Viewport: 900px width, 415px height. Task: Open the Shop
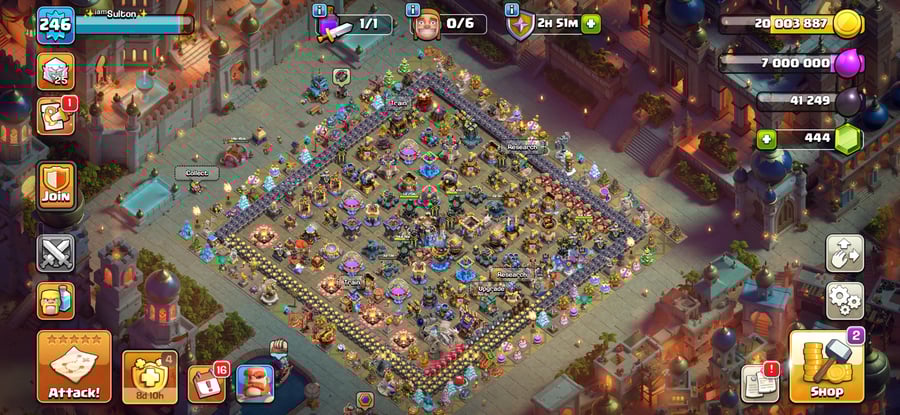coord(826,367)
